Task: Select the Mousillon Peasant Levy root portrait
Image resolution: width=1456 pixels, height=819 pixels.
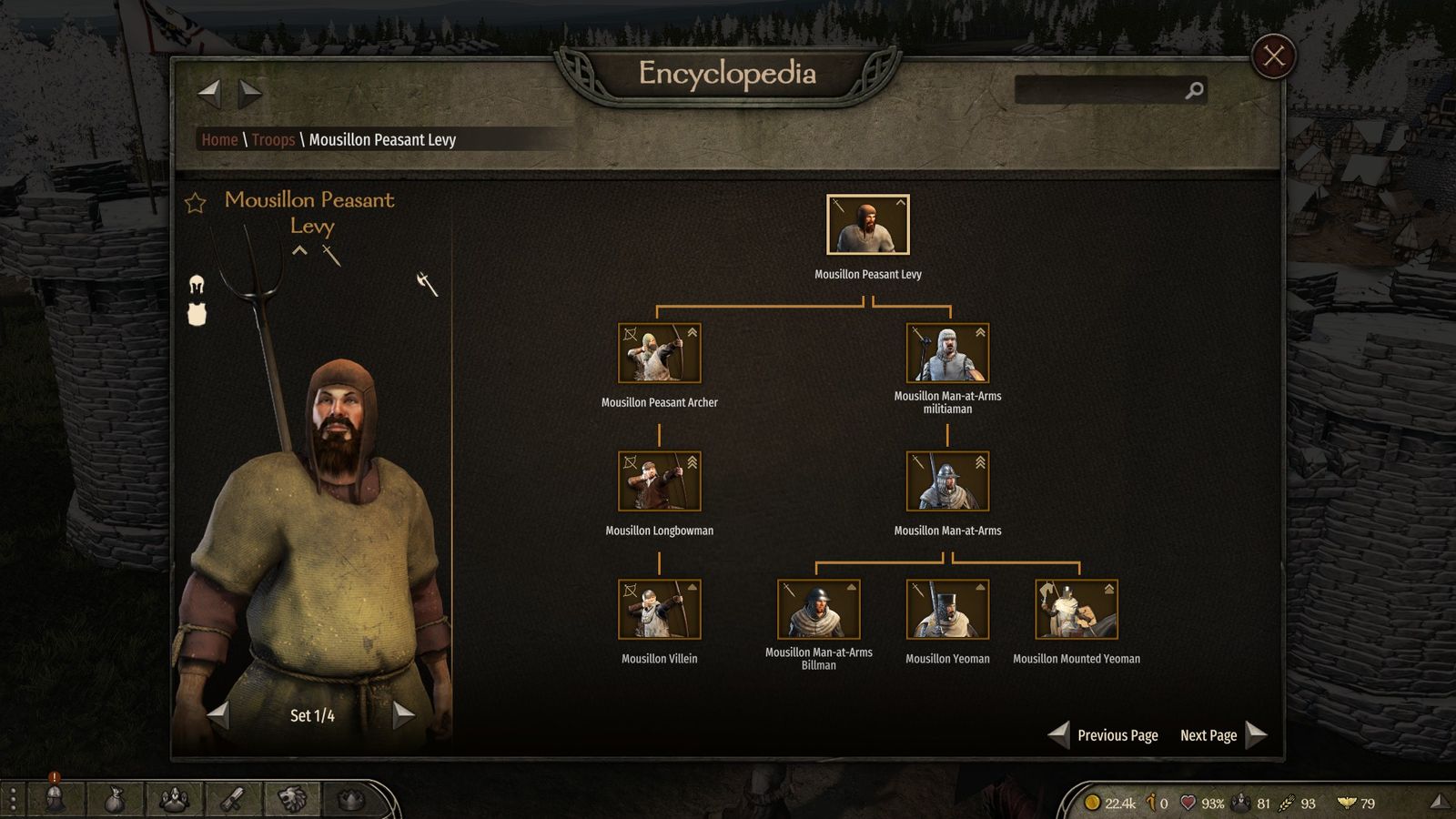Action: (867, 225)
